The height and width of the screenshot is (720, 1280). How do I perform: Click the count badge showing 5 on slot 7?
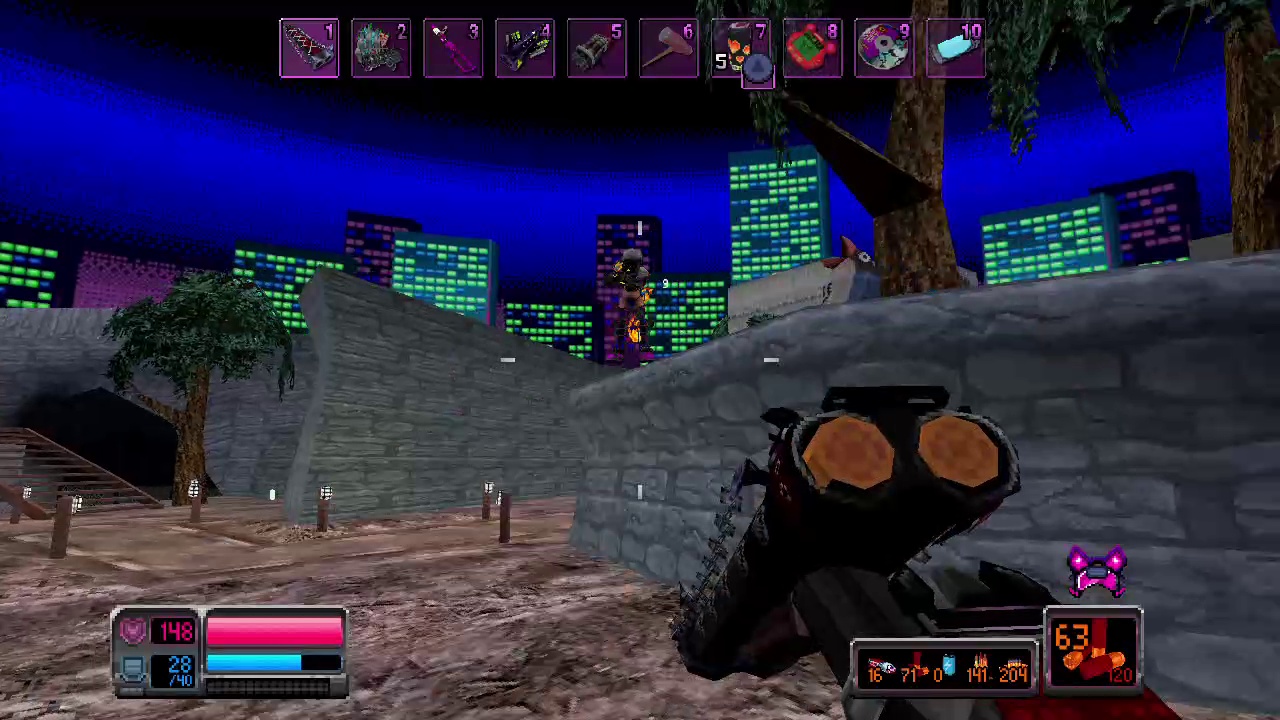coord(721,60)
